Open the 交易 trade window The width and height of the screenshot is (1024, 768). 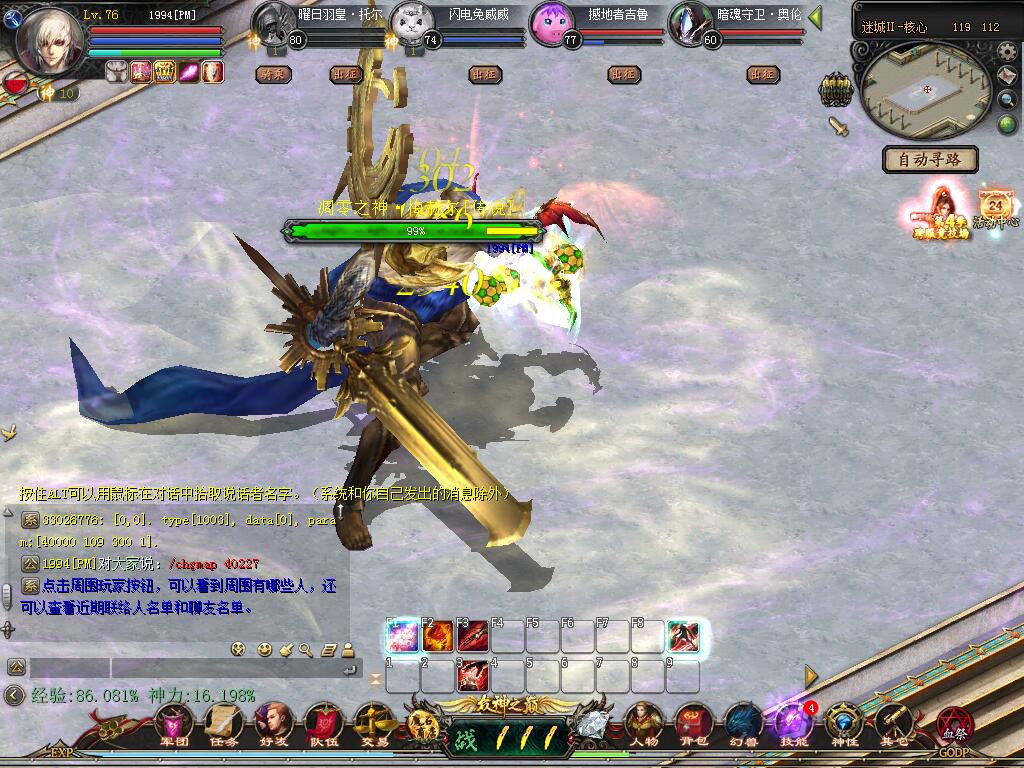pyautogui.click(x=372, y=722)
